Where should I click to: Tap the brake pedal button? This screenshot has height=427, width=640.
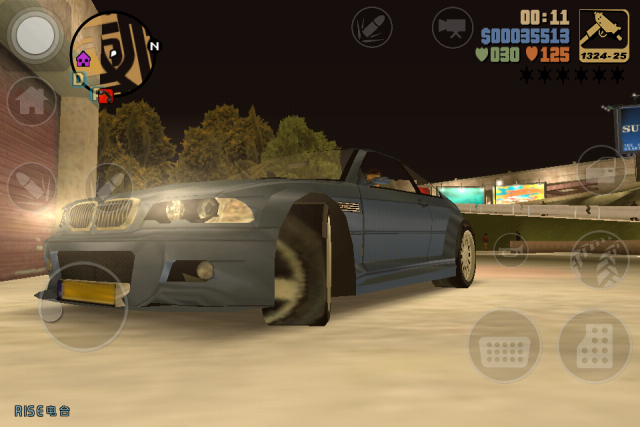(x=504, y=346)
